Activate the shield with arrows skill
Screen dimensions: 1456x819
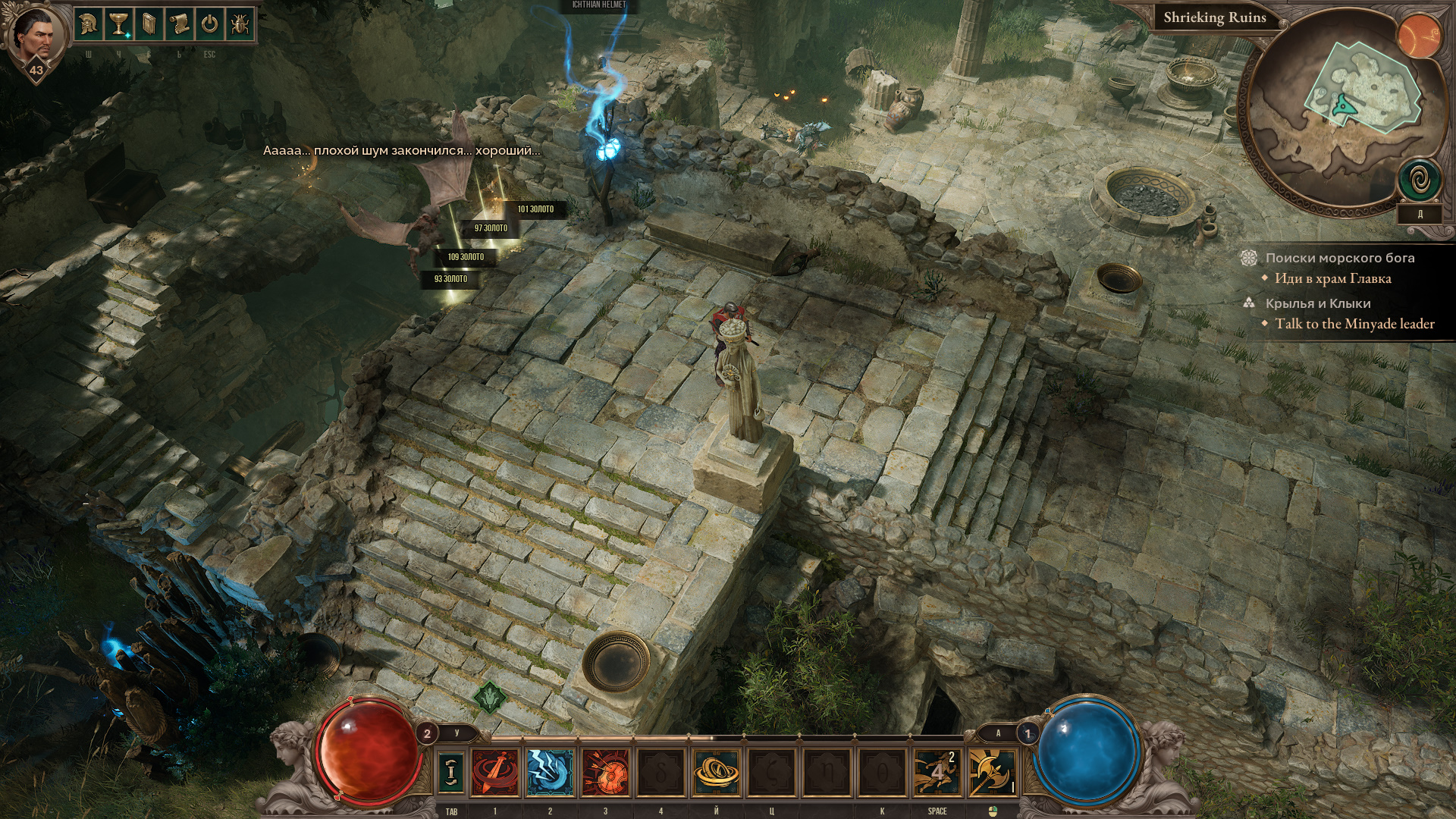pyautogui.click(x=605, y=772)
